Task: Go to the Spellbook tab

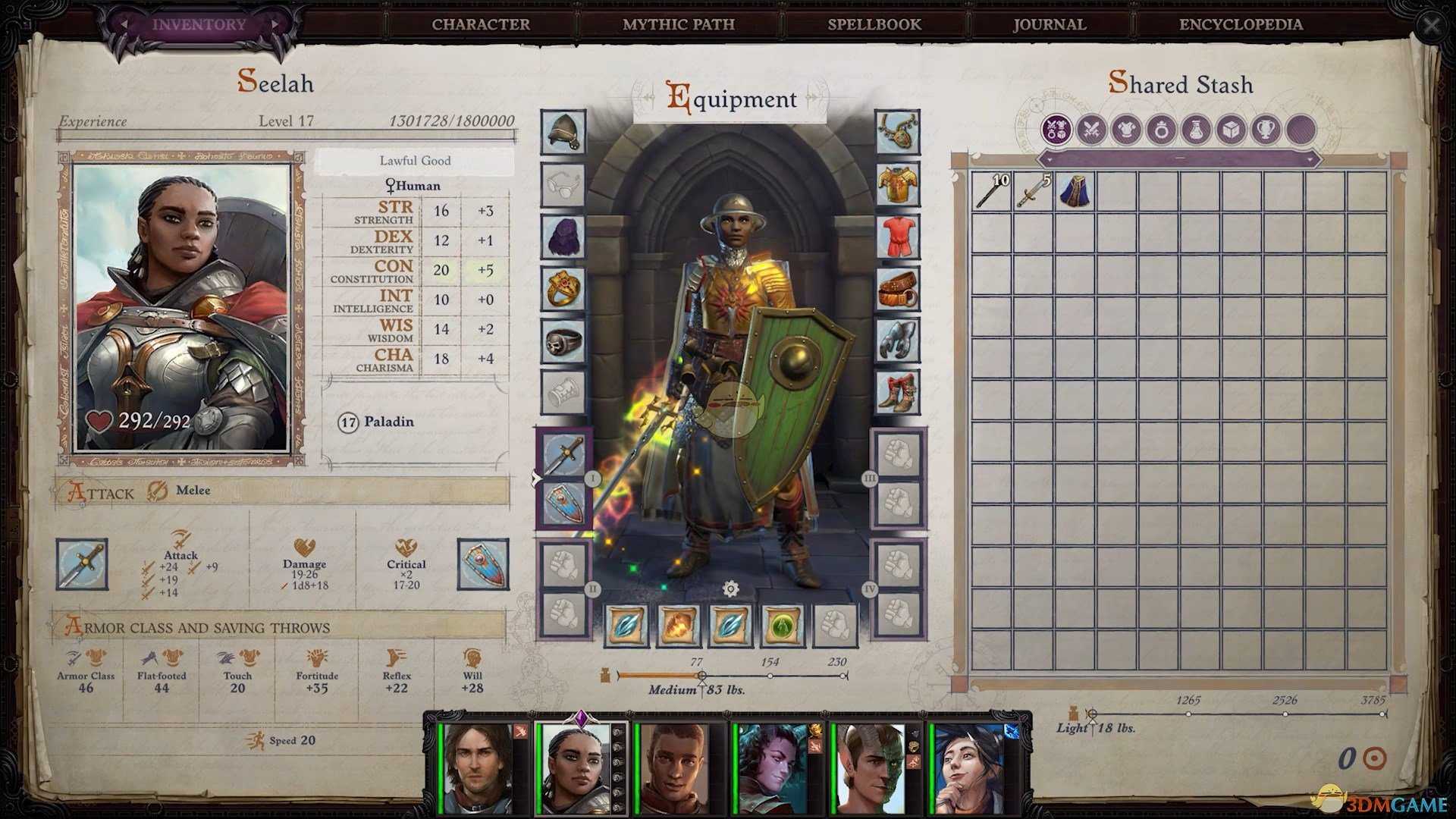Action: click(874, 24)
